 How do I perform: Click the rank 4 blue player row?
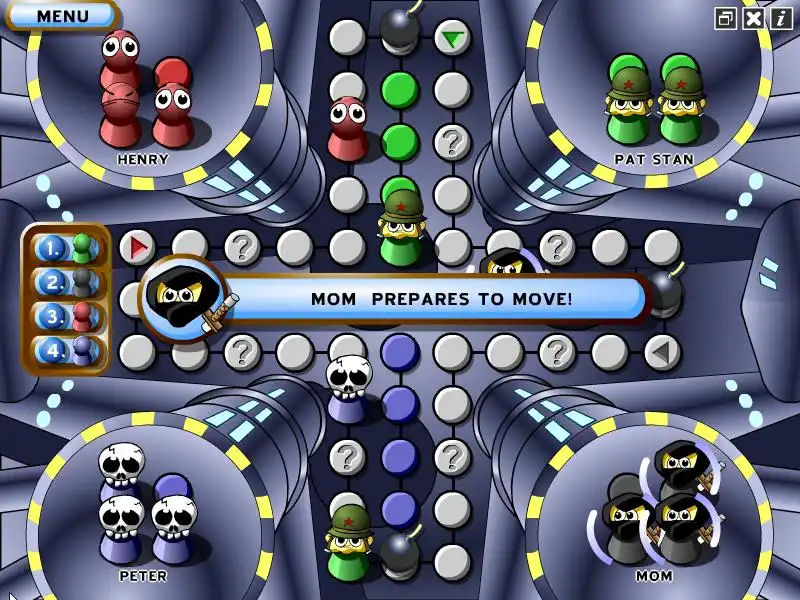click(x=67, y=351)
